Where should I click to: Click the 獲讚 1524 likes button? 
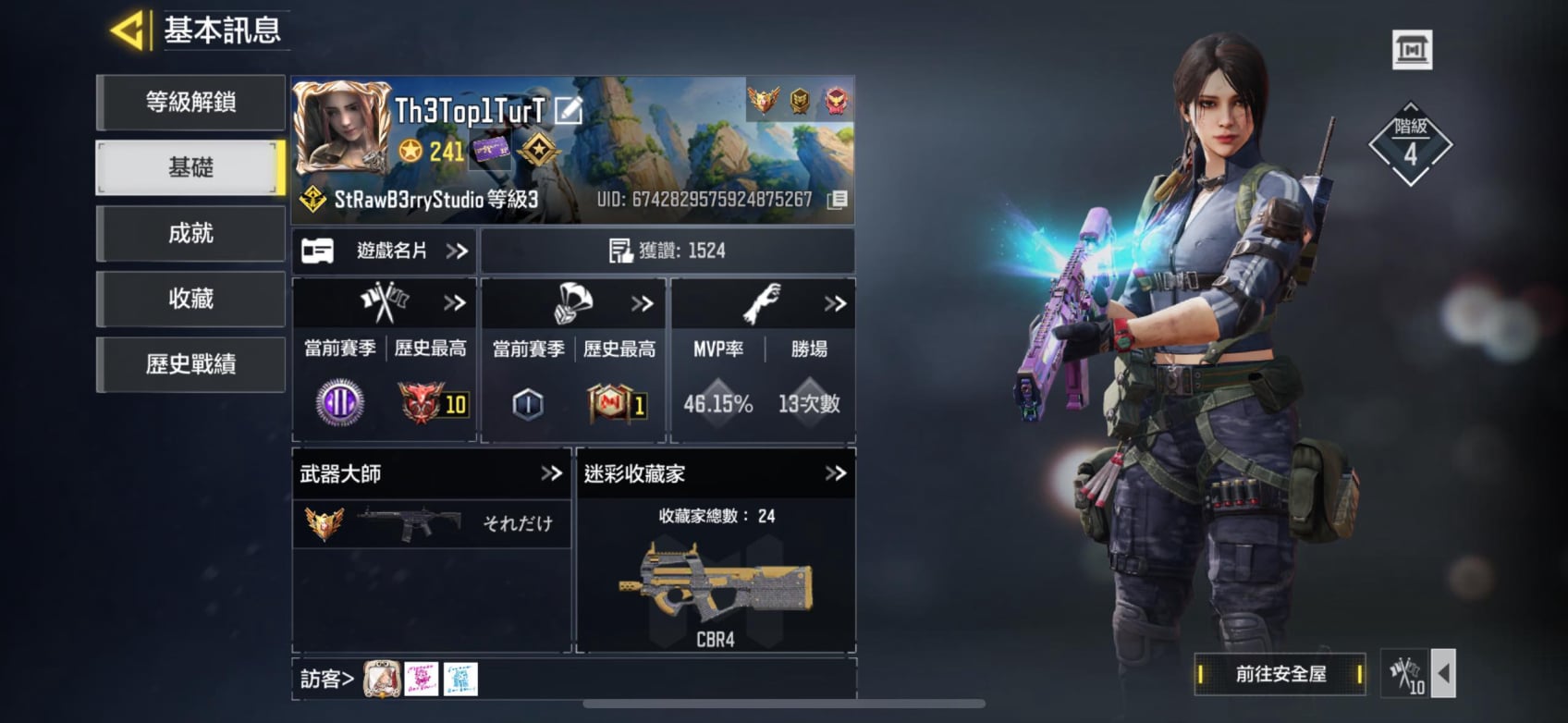[x=668, y=251]
